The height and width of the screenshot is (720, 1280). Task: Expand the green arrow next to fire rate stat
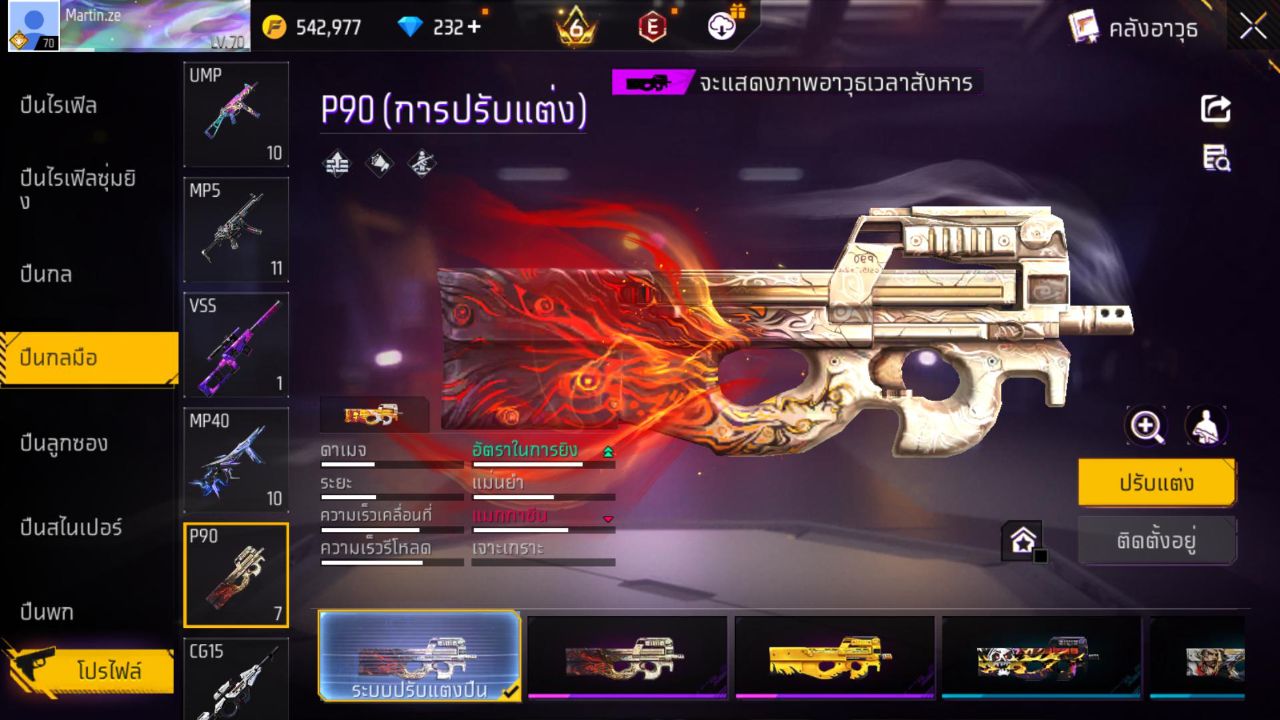pyautogui.click(x=607, y=450)
